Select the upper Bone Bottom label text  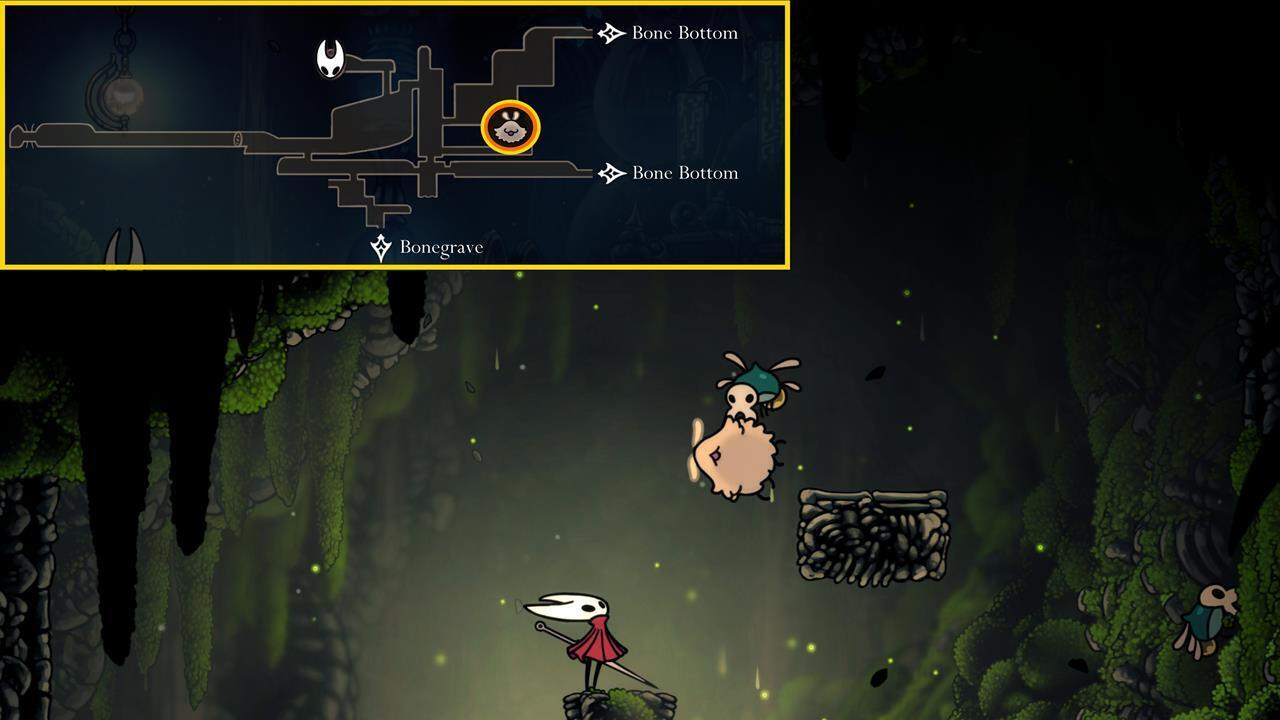pyautogui.click(x=683, y=32)
